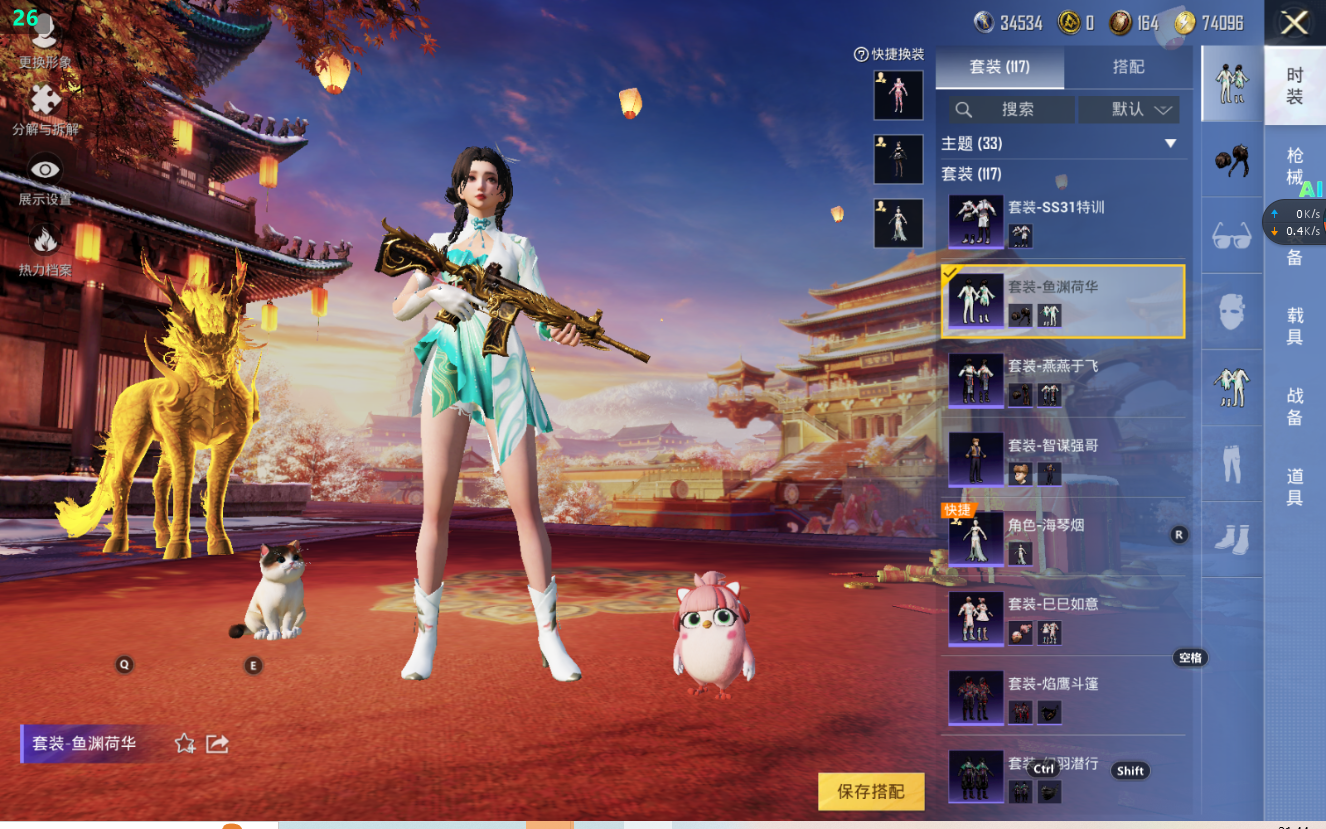The width and height of the screenshot is (1326, 829).
Task: Close the wardrobe screen with the X
Action: pyautogui.click(x=1294, y=23)
